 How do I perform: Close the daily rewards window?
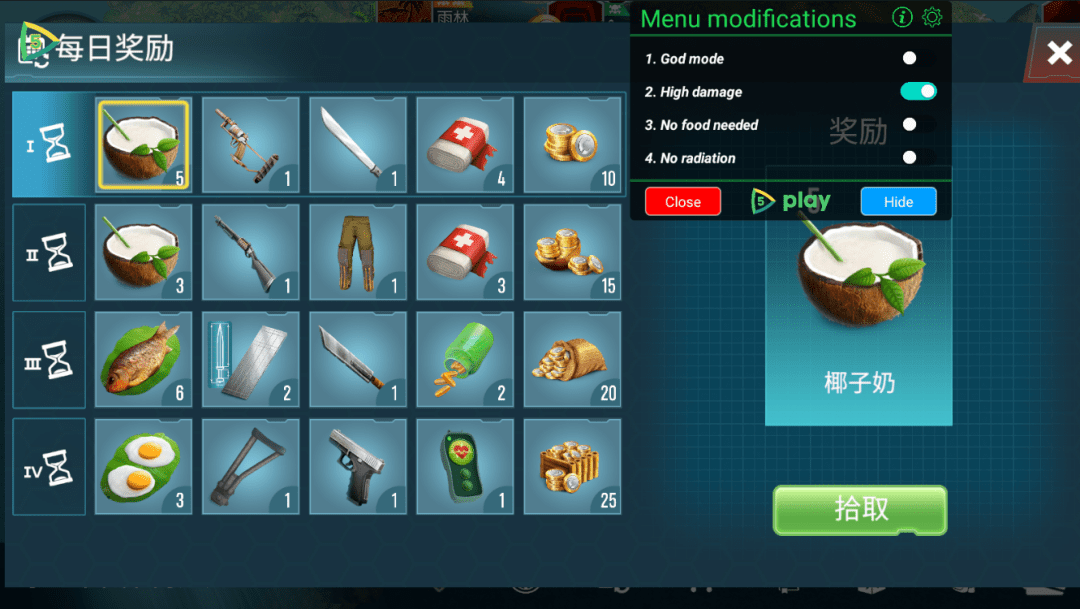point(1058,53)
